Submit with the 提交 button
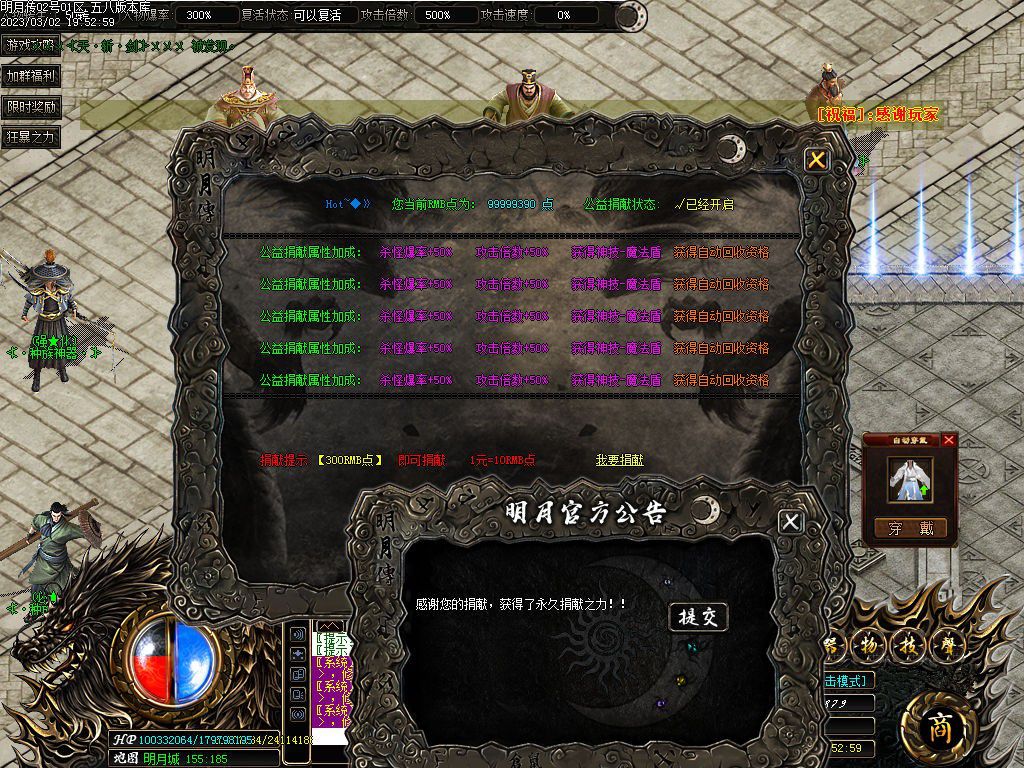The image size is (1024, 768). (x=697, y=617)
